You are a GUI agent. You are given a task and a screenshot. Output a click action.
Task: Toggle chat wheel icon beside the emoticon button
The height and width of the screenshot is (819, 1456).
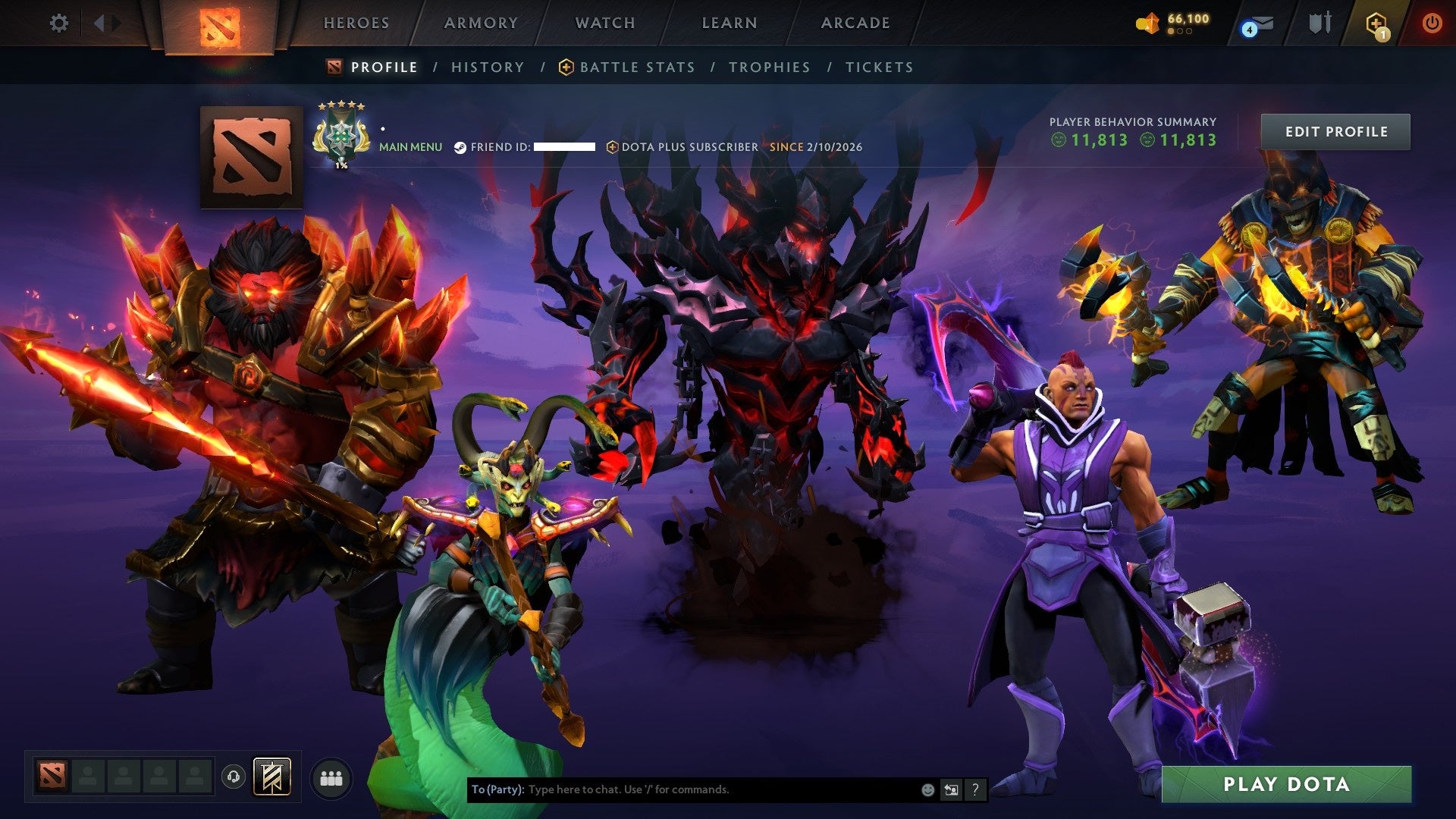click(951, 789)
